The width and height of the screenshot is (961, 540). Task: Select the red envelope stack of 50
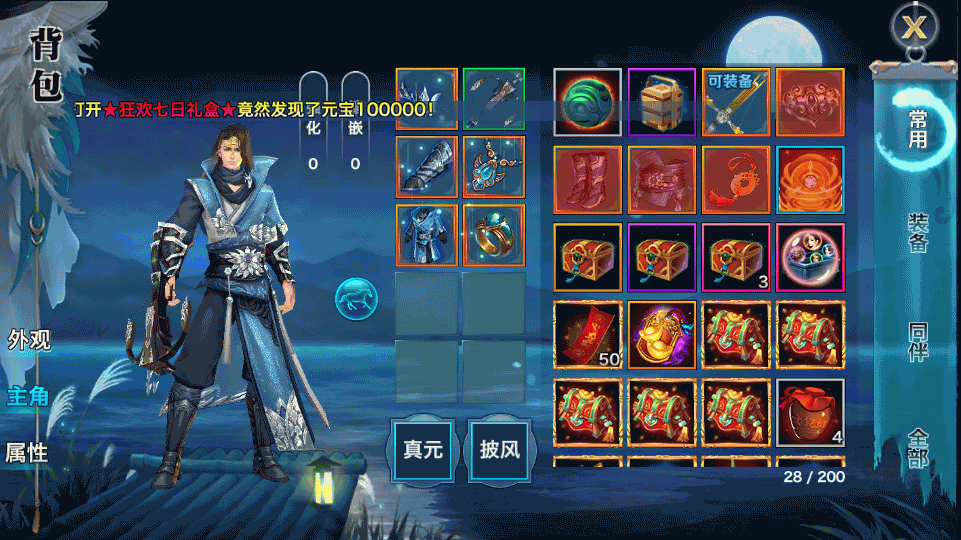[x=588, y=335]
